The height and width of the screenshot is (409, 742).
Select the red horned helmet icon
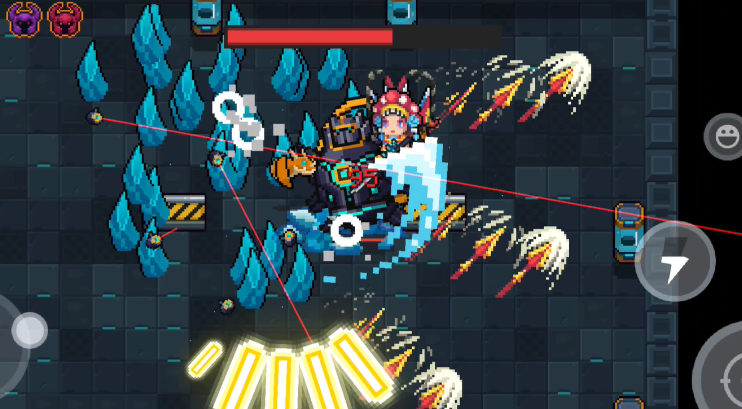coord(64,18)
